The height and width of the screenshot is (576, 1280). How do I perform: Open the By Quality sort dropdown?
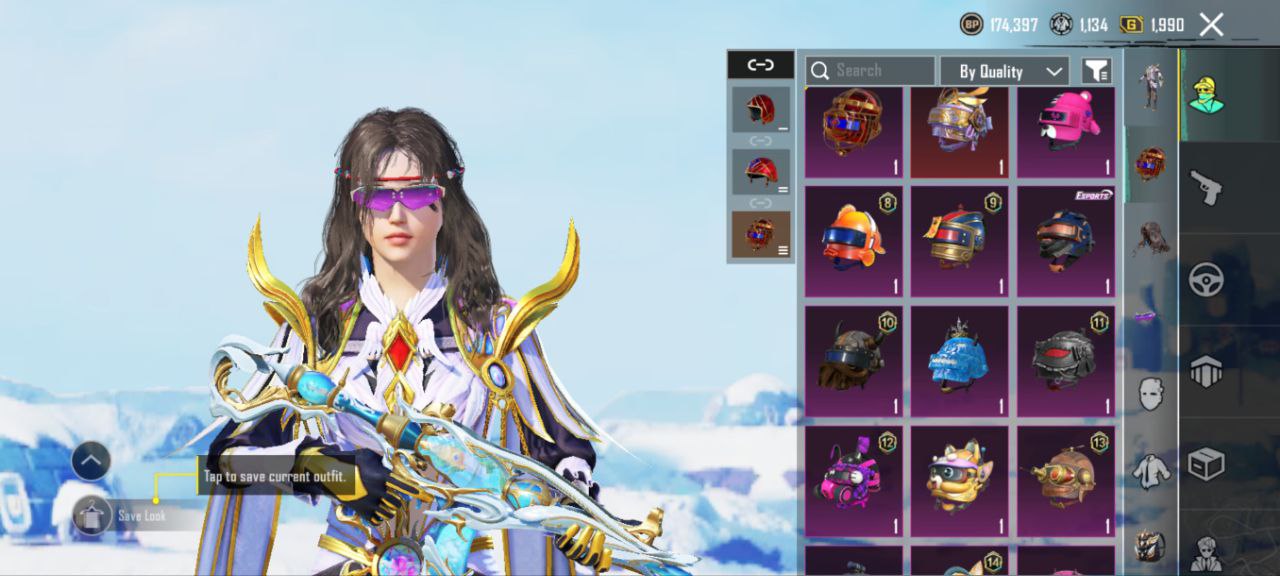click(x=1004, y=71)
